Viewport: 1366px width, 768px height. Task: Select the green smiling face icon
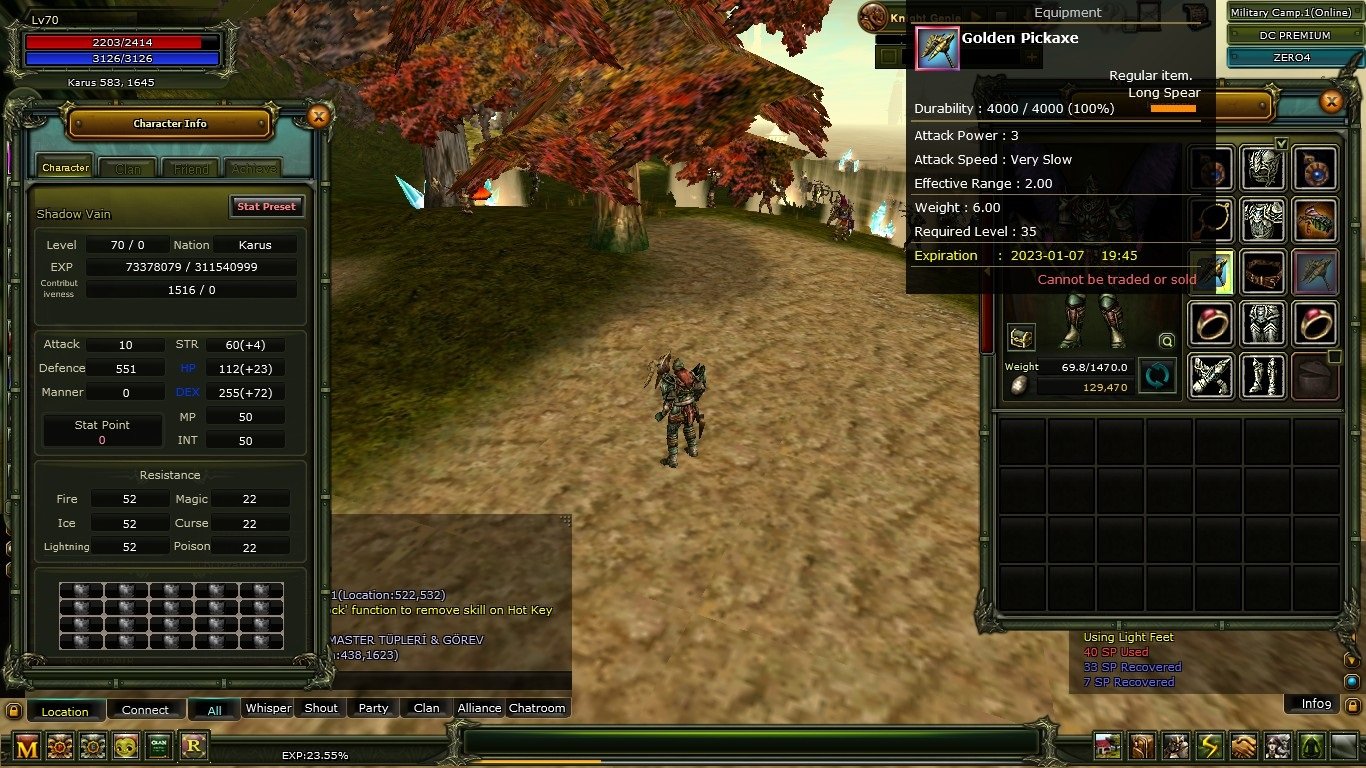[126, 745]
